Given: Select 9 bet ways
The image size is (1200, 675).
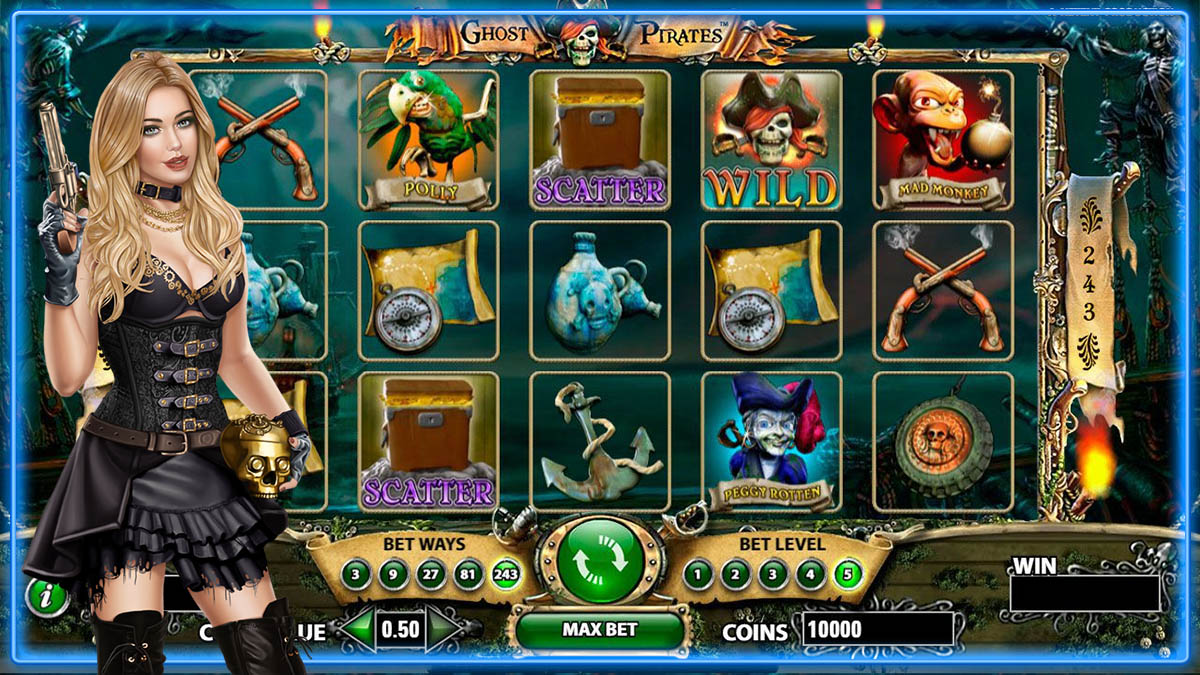Looking at the screenshot, I should coord(394,574).
